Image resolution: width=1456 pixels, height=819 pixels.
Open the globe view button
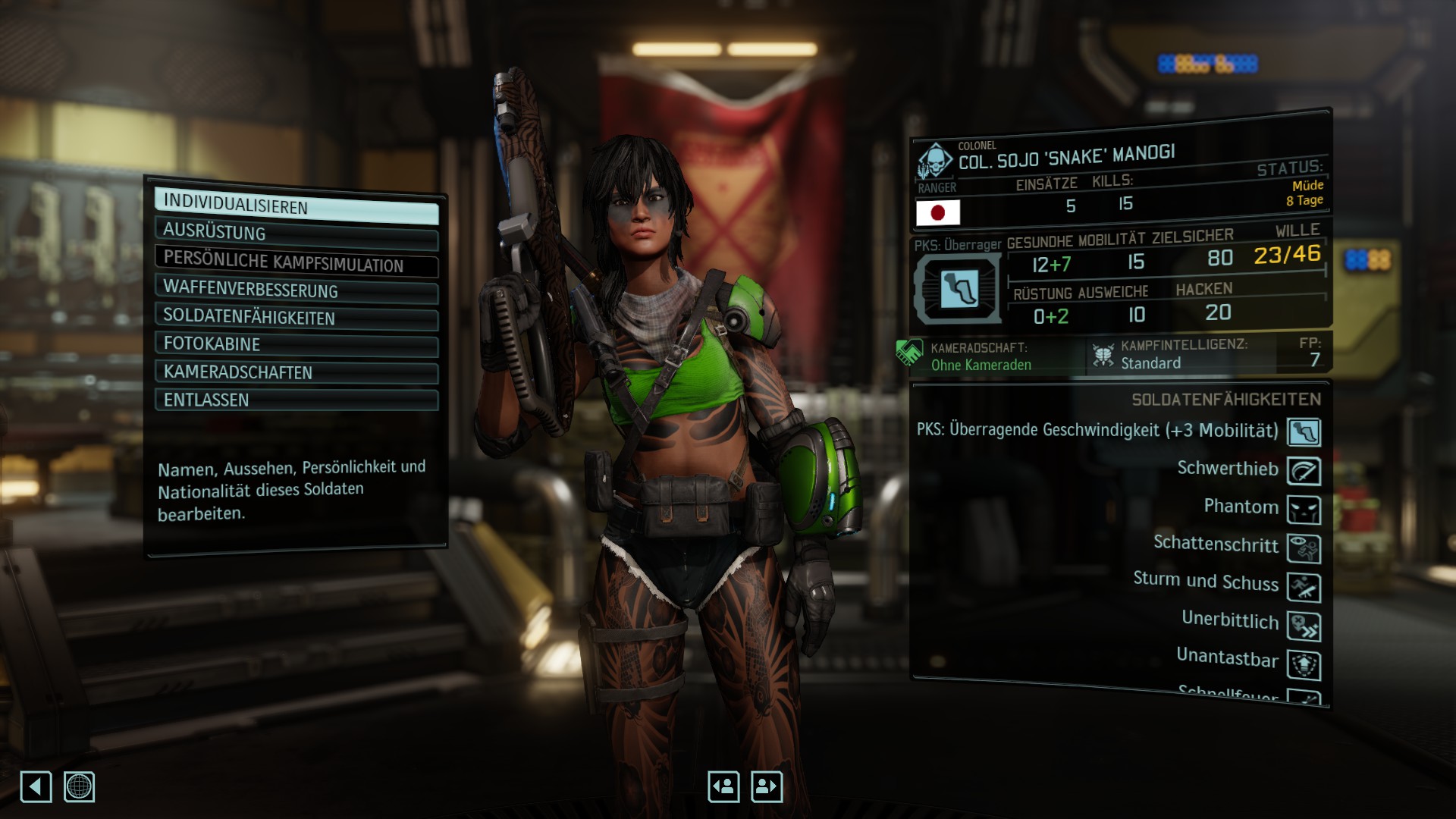pos(79,786)
